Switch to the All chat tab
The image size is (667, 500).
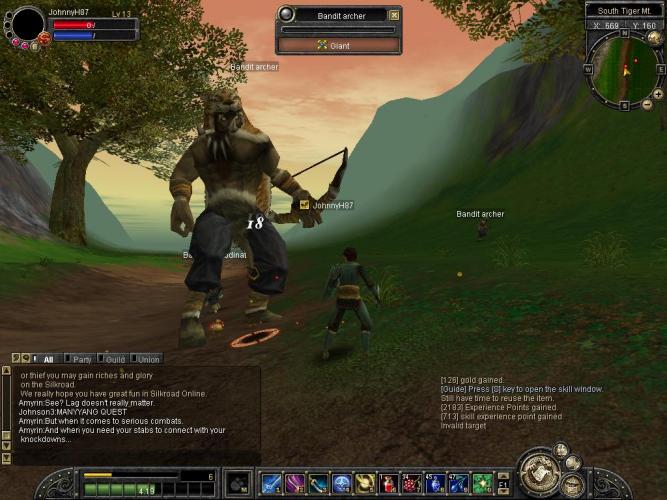tap(48, 359)
